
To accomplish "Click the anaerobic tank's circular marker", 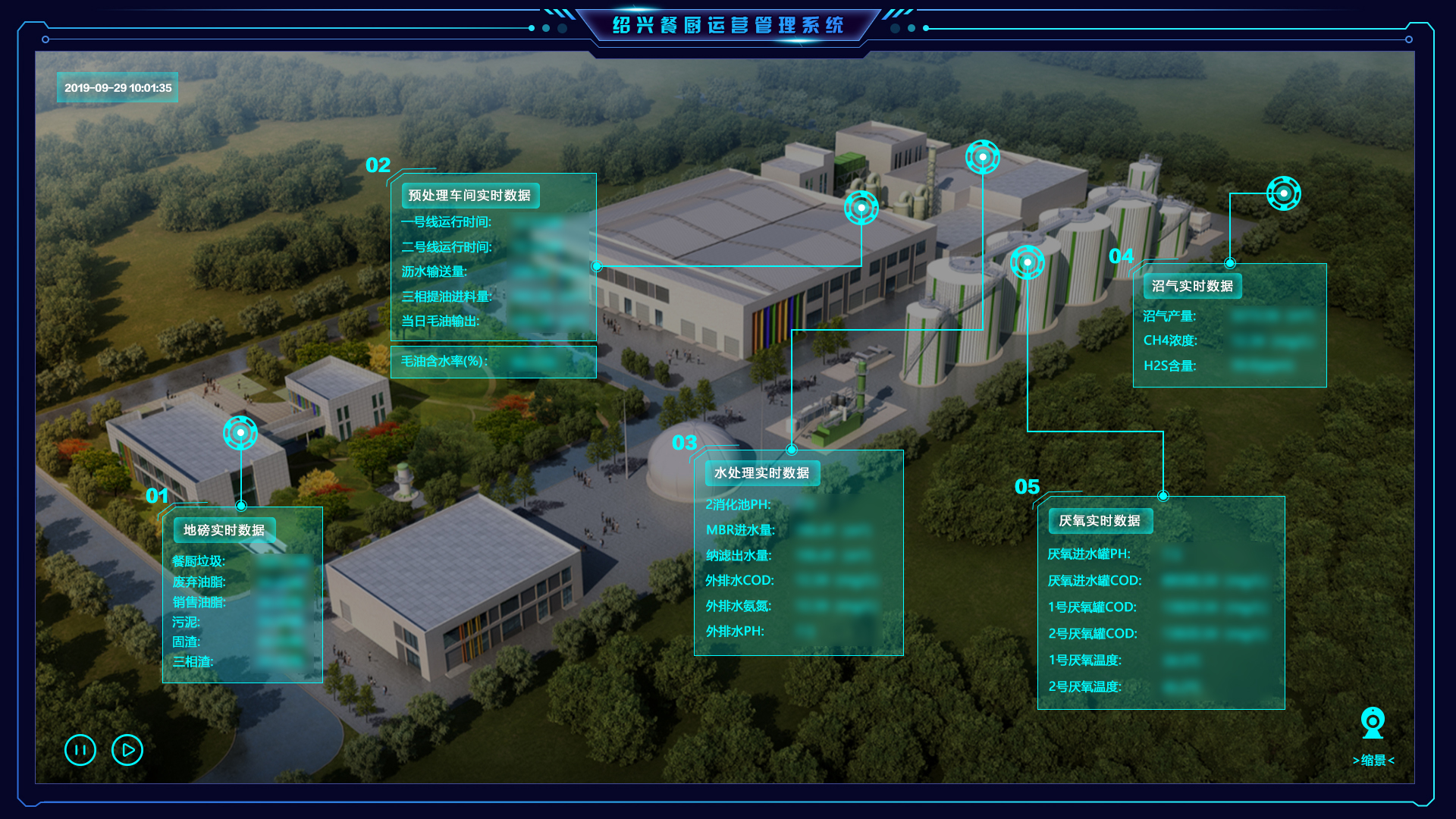I will coord(1028,262).
